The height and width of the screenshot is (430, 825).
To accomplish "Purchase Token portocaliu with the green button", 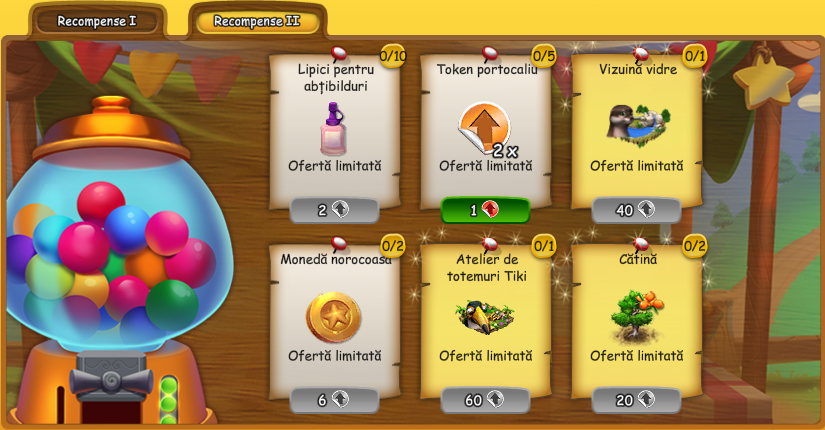I will 485,210.
